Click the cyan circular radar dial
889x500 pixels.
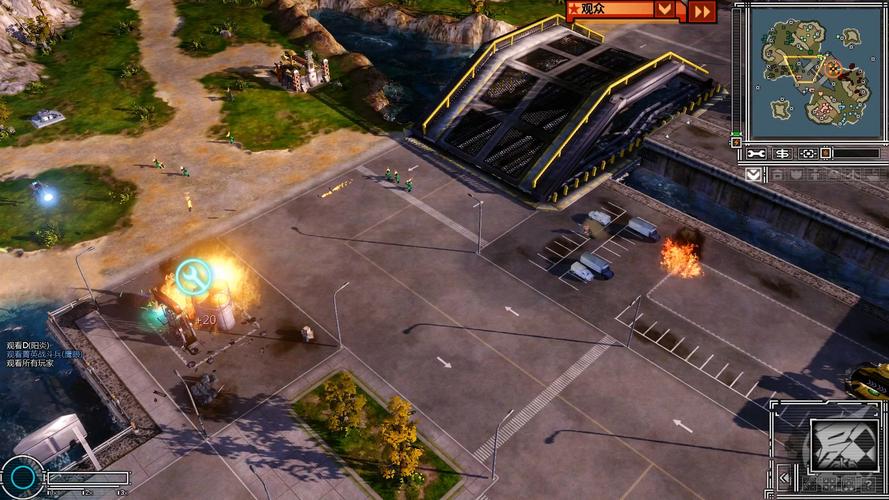click(21, 477)
